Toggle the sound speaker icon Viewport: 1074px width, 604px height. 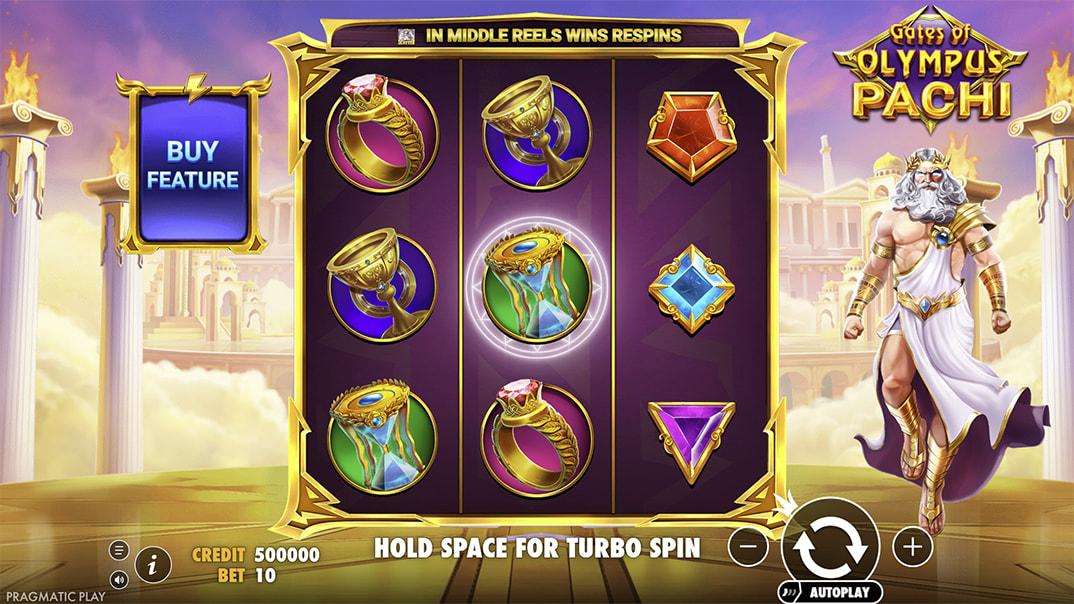(119, 578)
